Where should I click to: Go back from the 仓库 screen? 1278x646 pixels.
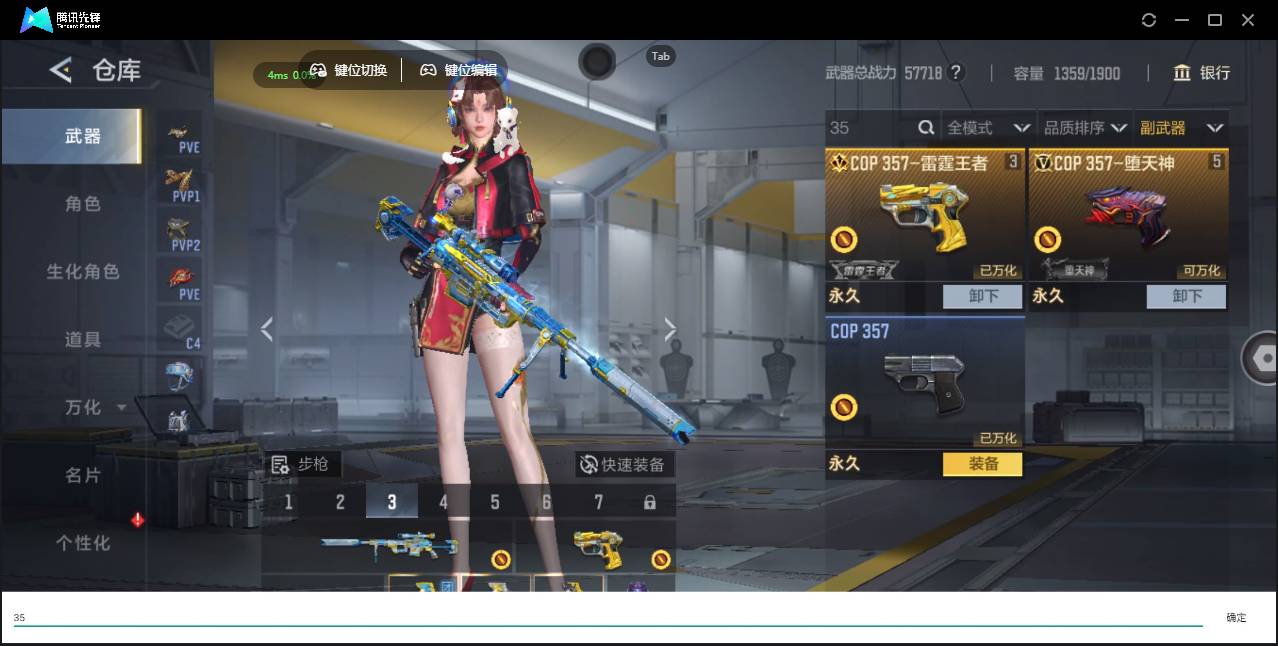coord(61,70)
